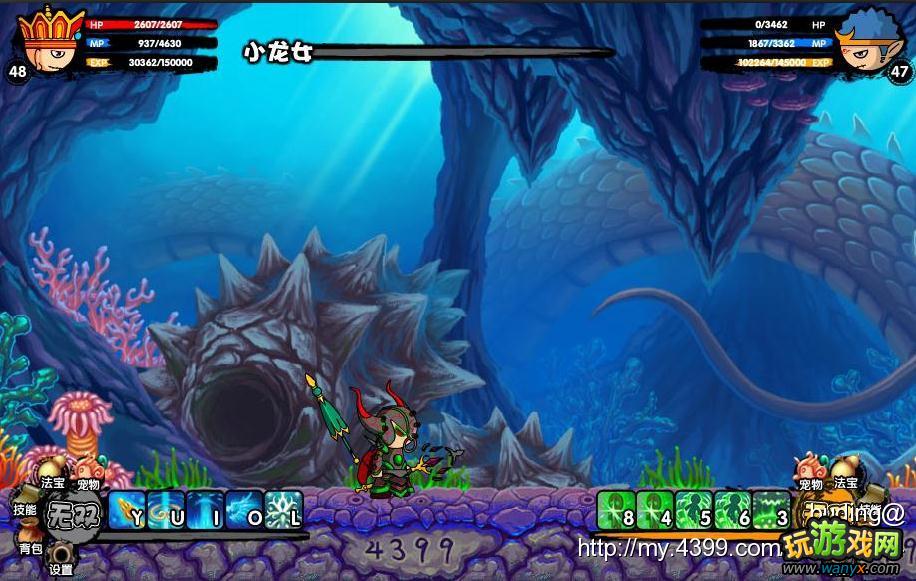This screenshot has height=581, width=916.
Task: Cast the whirlpool skill marked U
Action: [166, 510]
